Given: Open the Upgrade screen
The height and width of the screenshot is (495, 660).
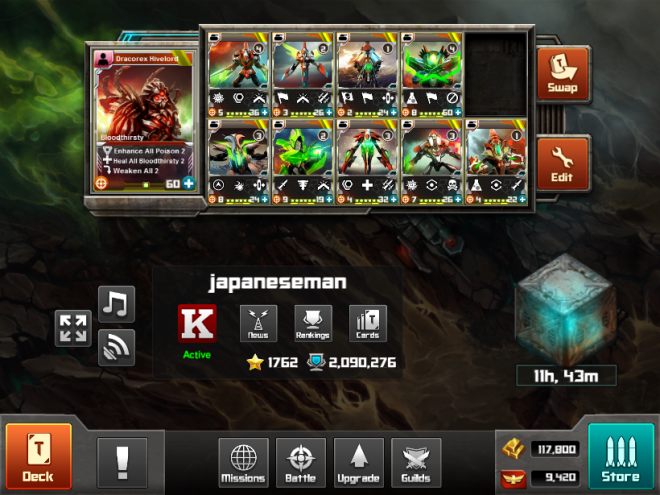Looking at the screenshot, I should pyautogui.click(x=359, y=463).
